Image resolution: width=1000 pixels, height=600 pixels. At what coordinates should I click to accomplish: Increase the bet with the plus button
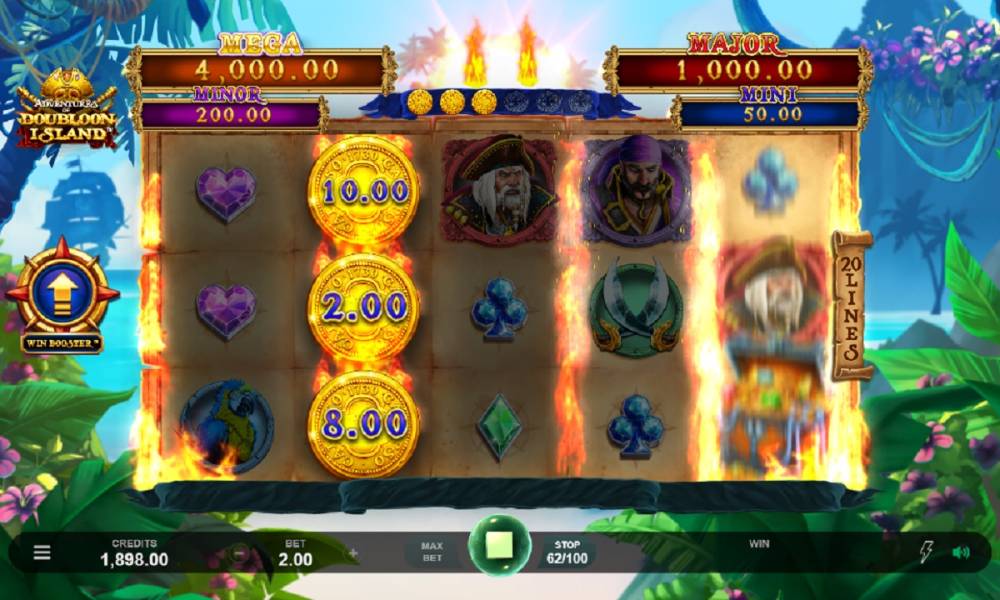[353, 552]
